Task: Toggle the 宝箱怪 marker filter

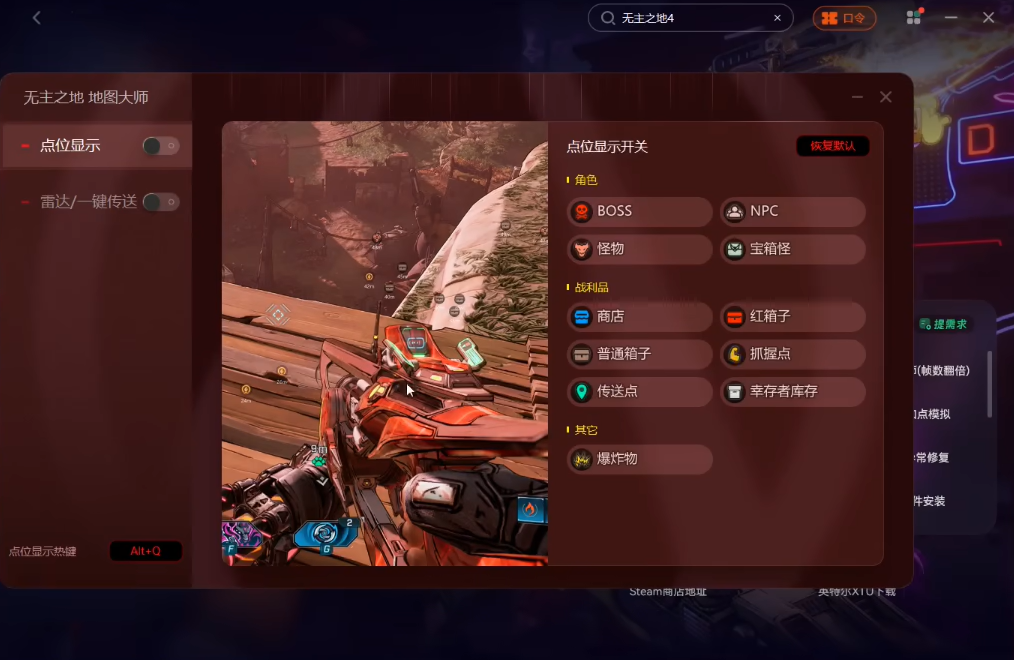Action: [793, 249]
